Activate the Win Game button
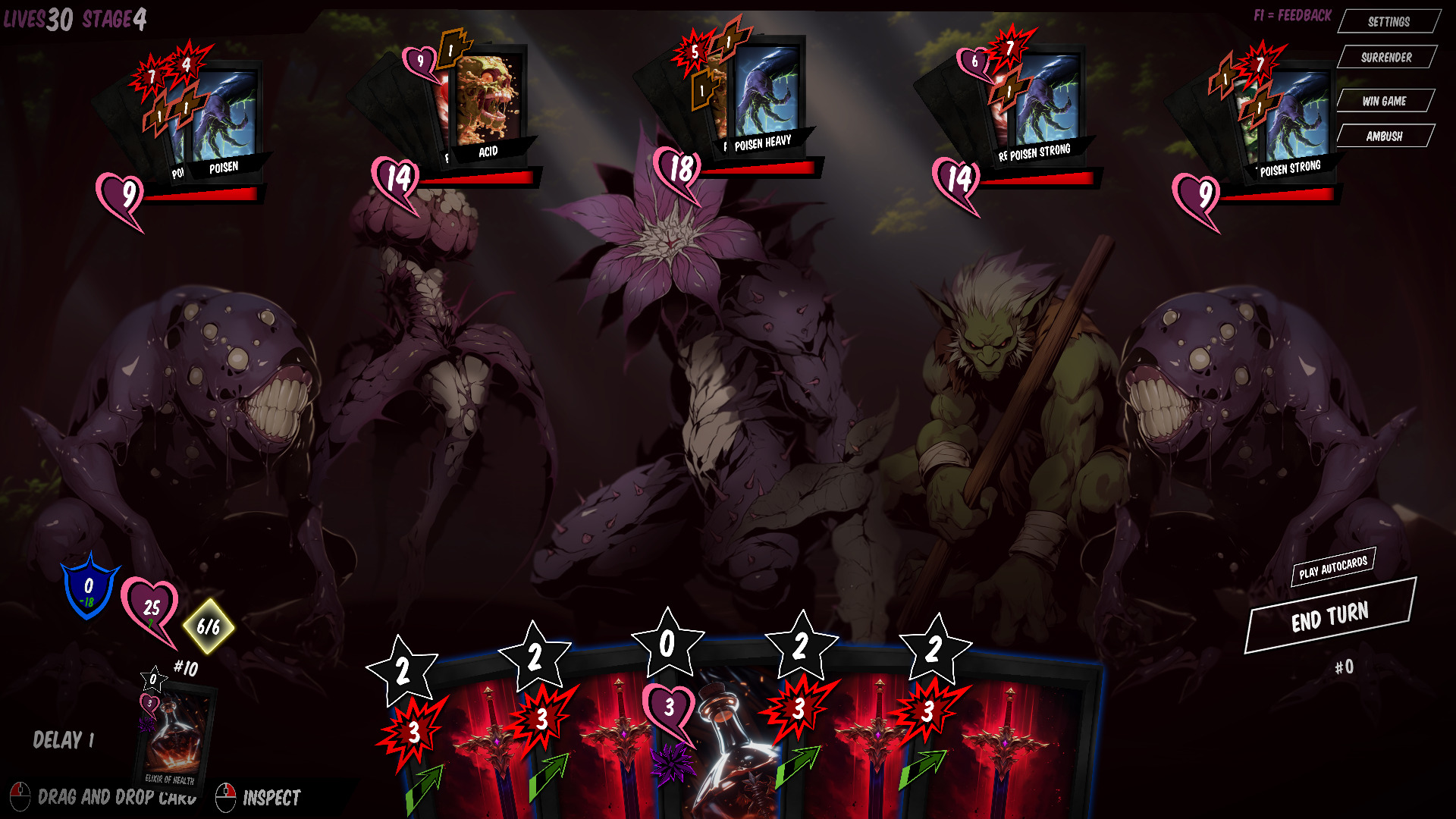 point(1384,101)
